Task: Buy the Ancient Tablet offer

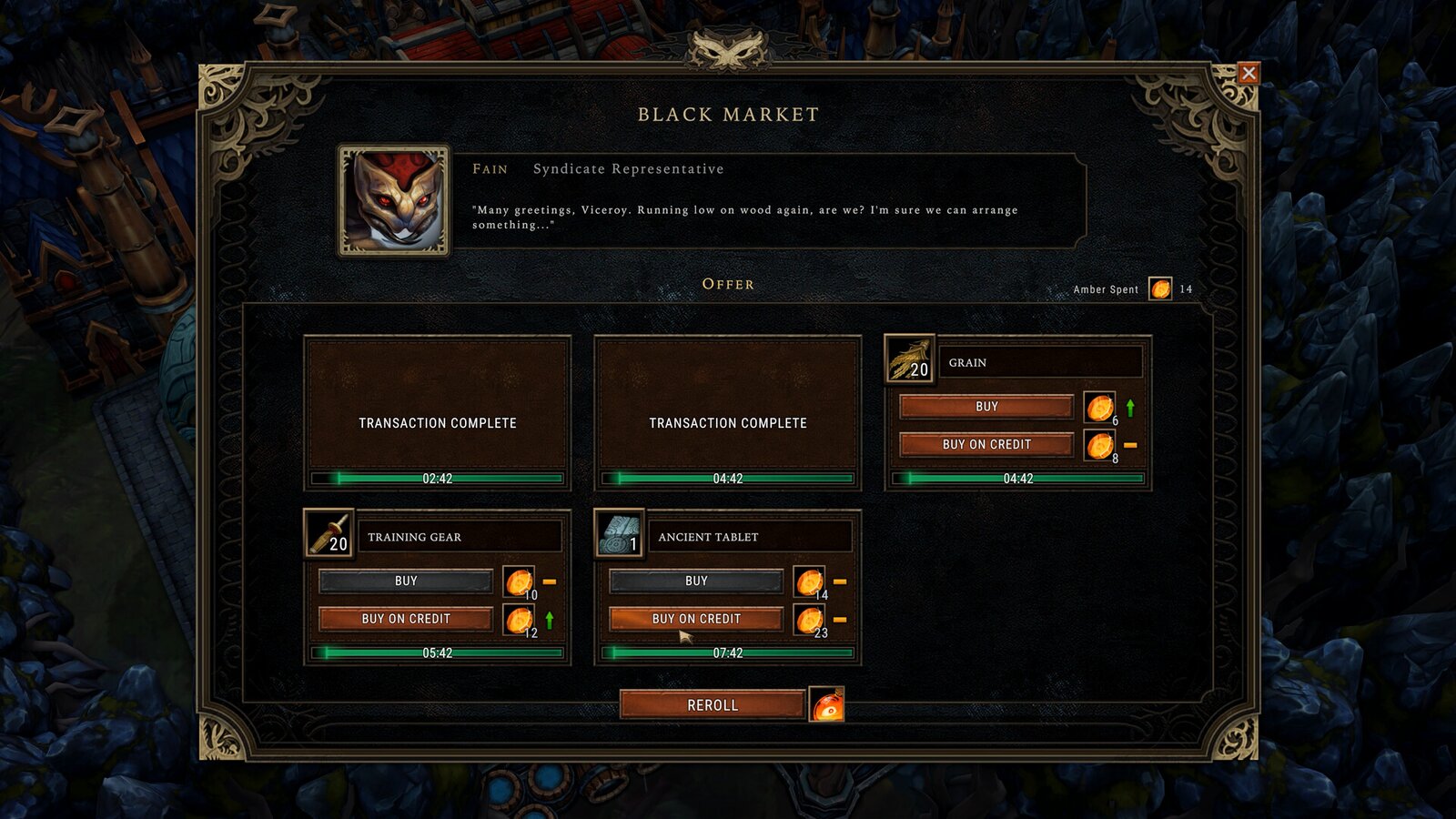Action: (x=696, y=581)
